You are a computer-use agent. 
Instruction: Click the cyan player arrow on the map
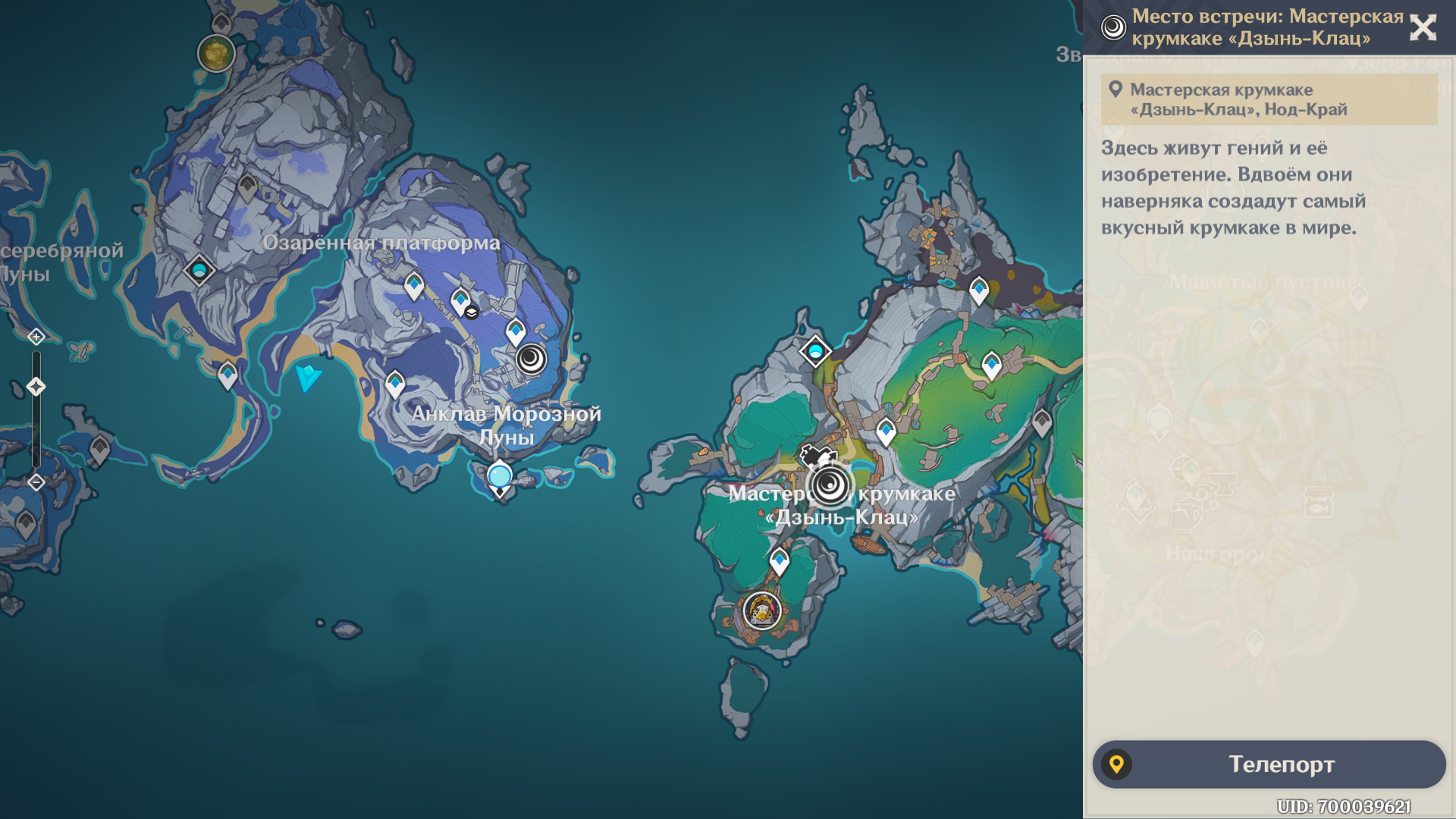308,376
